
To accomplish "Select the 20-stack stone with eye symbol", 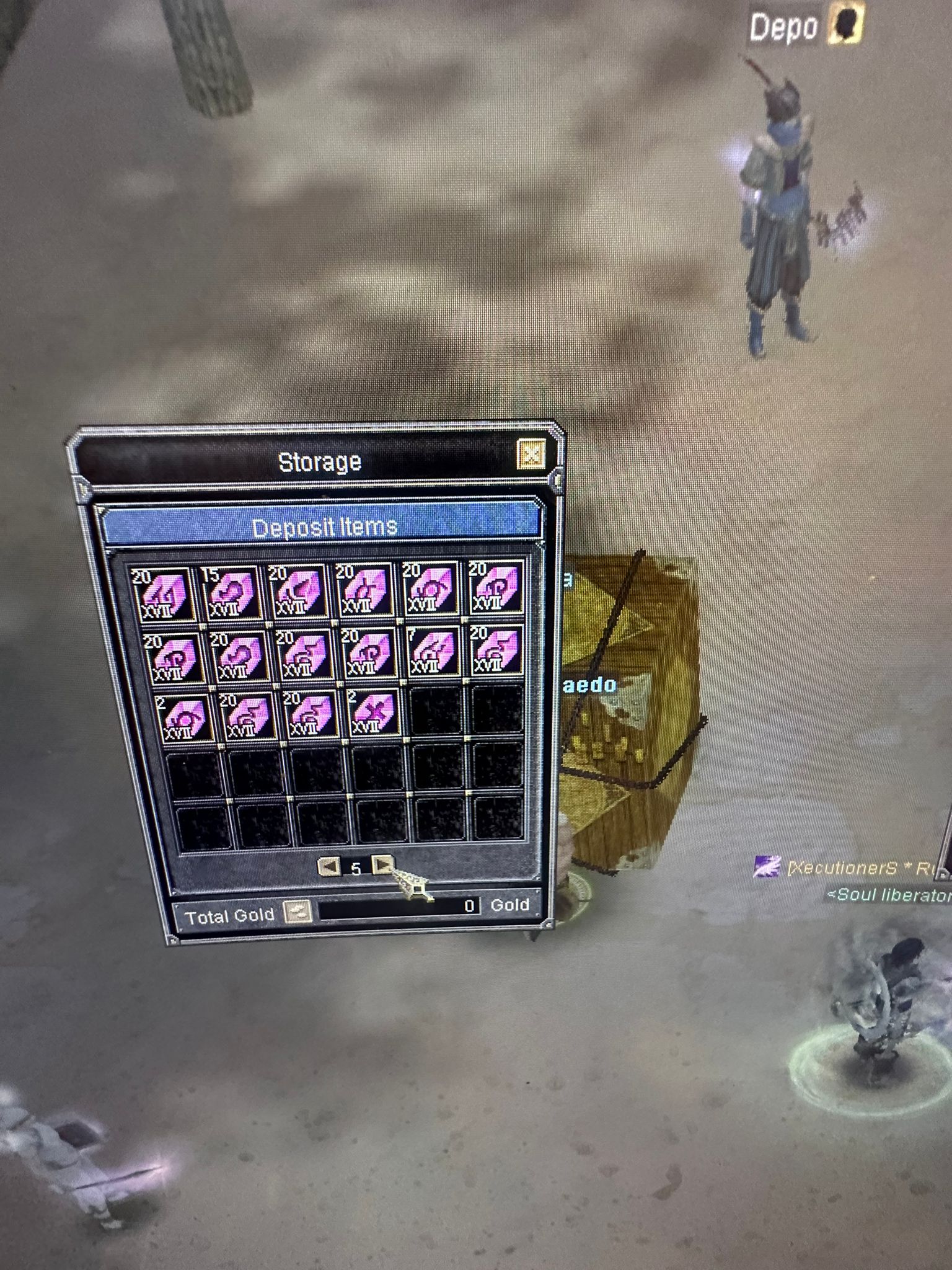I will [x=429, y=590].
